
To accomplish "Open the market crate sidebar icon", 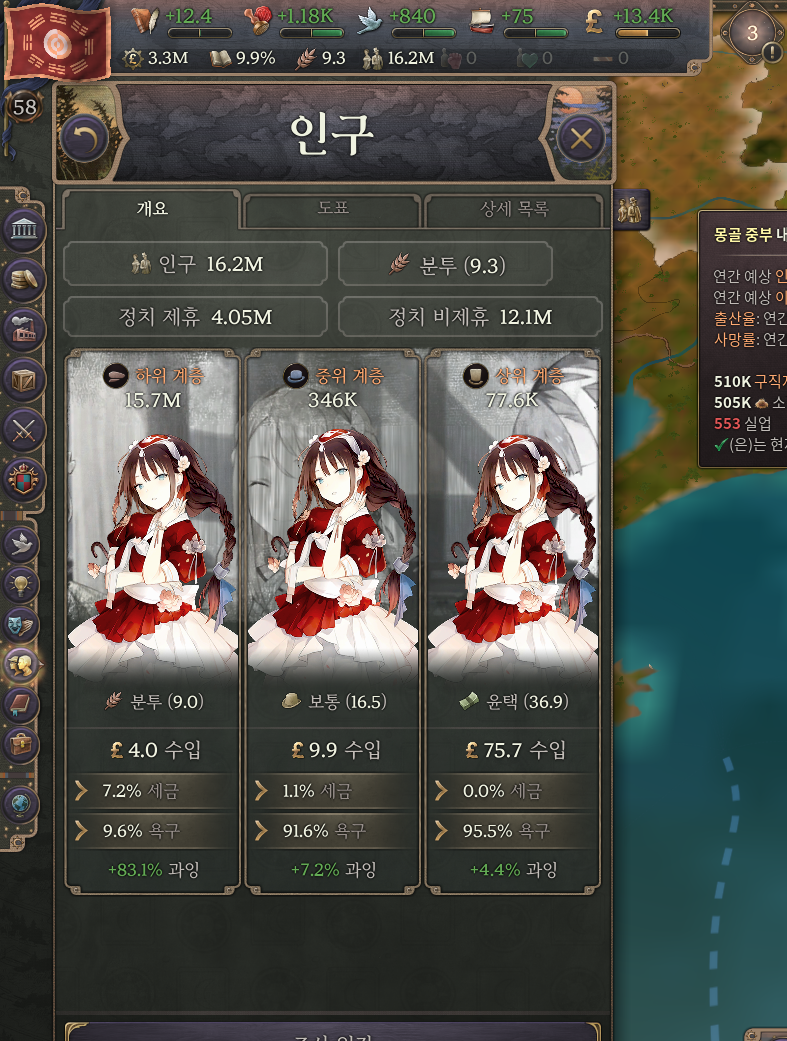I will [22, 379].
